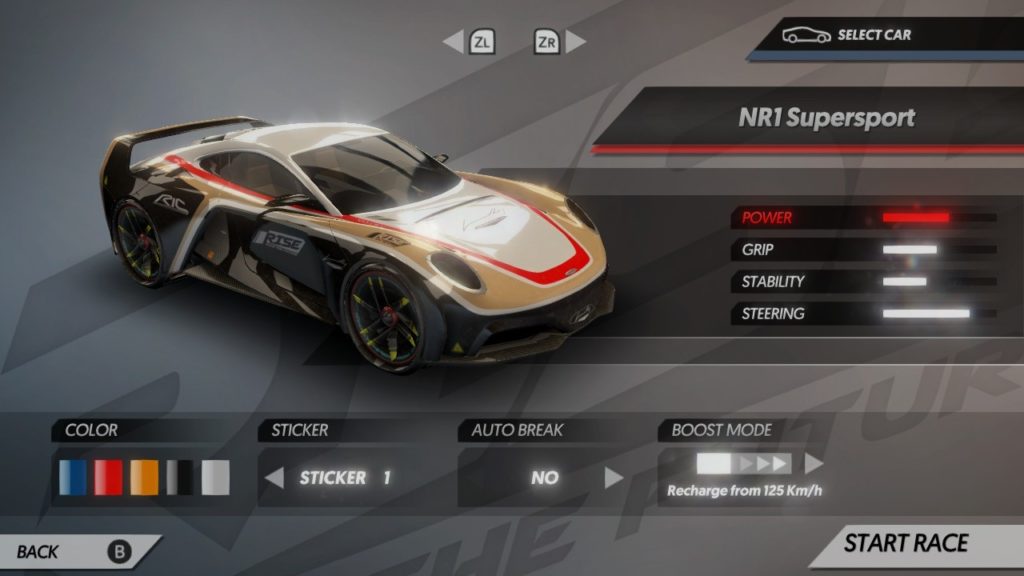Apply the black color swatch
Screen dimensions: 1024x576
180,478
